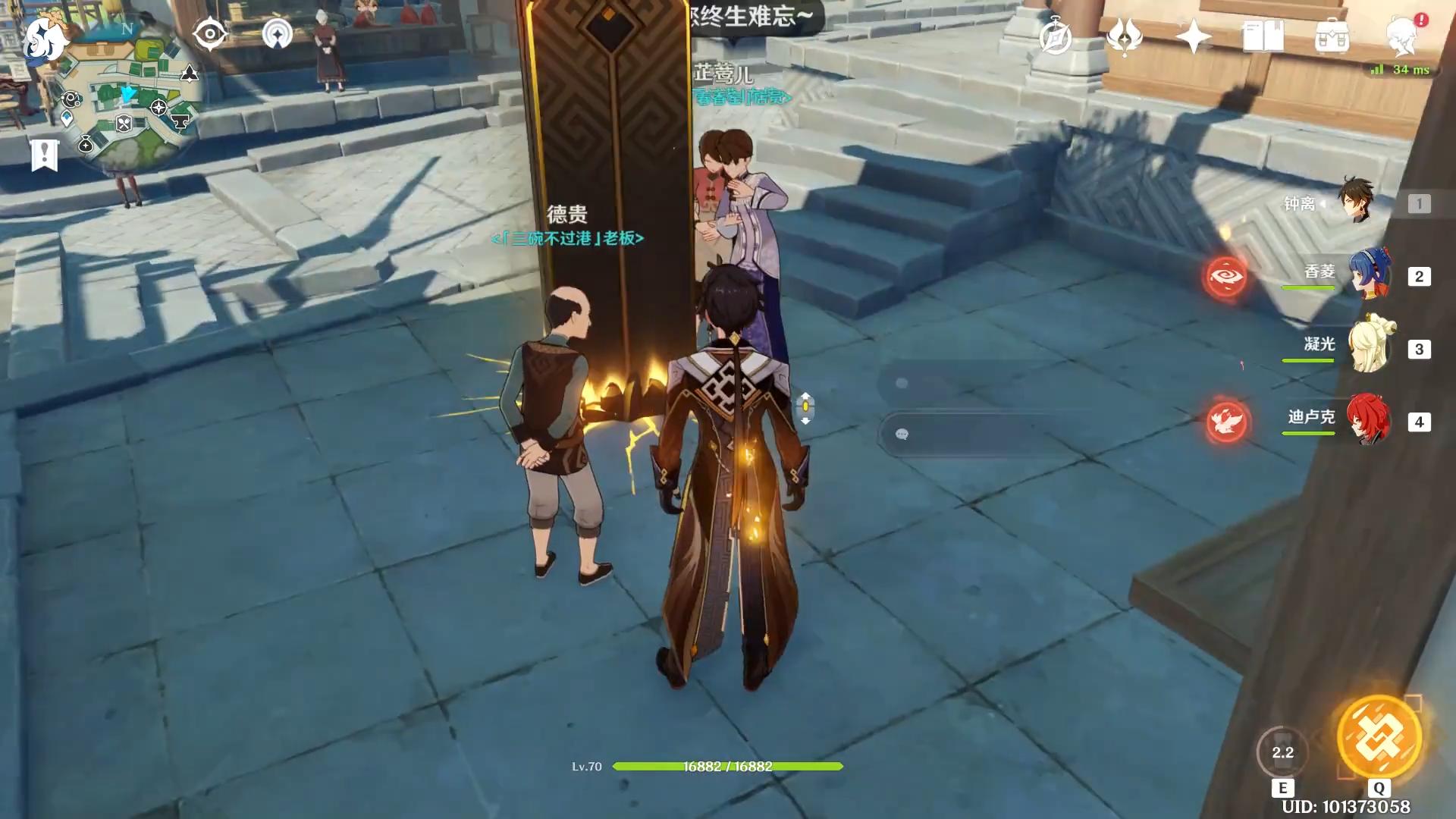The width and height of the screenshot is (1456, 819).
Task: Toggle the eye-shaped elemental sight icon
Action: [210, 34]
